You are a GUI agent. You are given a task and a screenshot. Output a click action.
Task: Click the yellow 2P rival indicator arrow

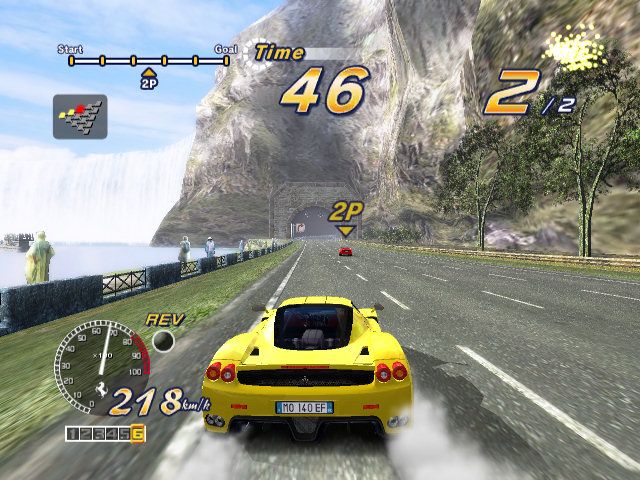tap(346, 230)
